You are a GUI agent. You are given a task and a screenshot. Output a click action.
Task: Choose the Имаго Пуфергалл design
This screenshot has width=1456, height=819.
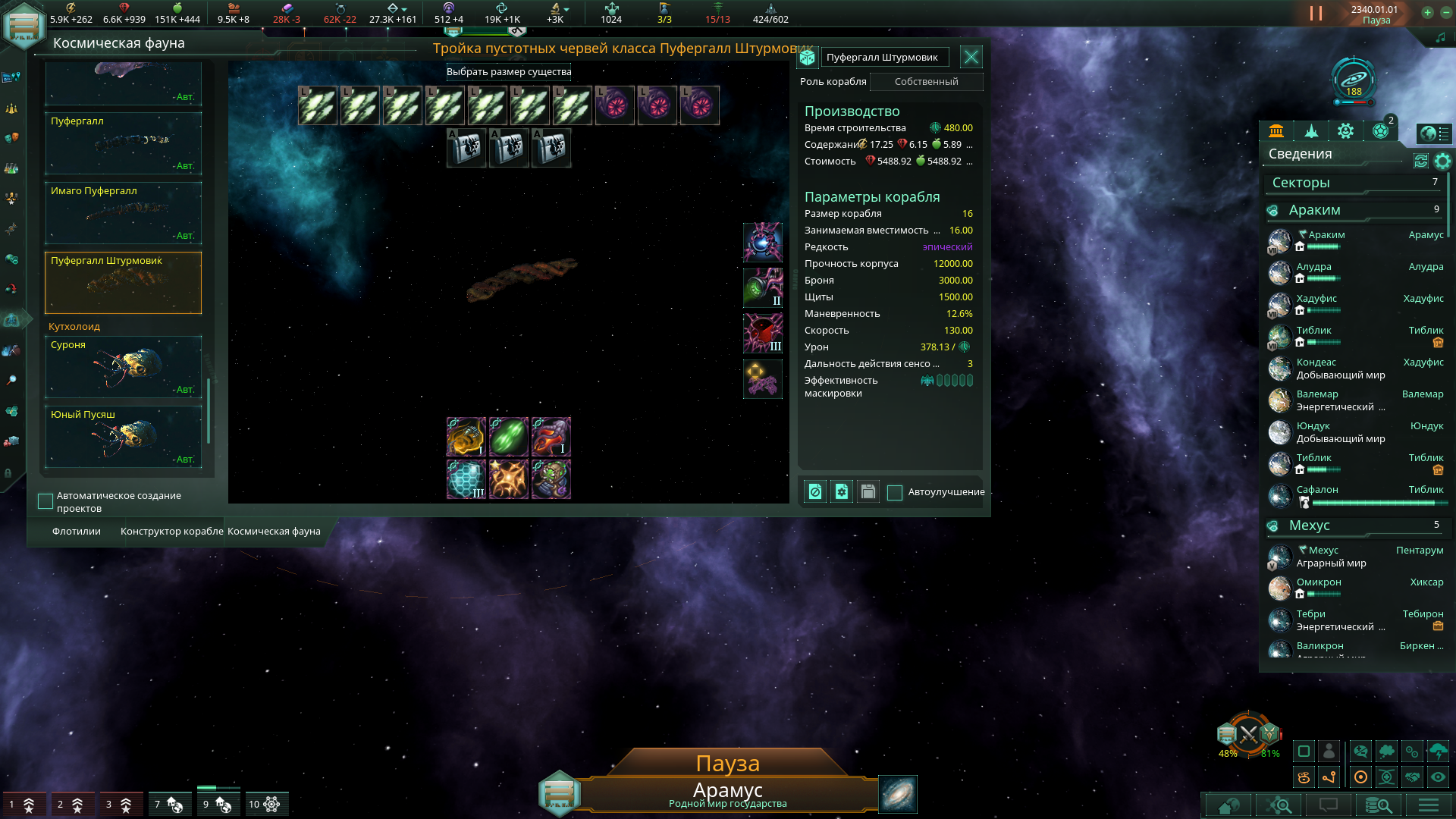click(123, 212)
